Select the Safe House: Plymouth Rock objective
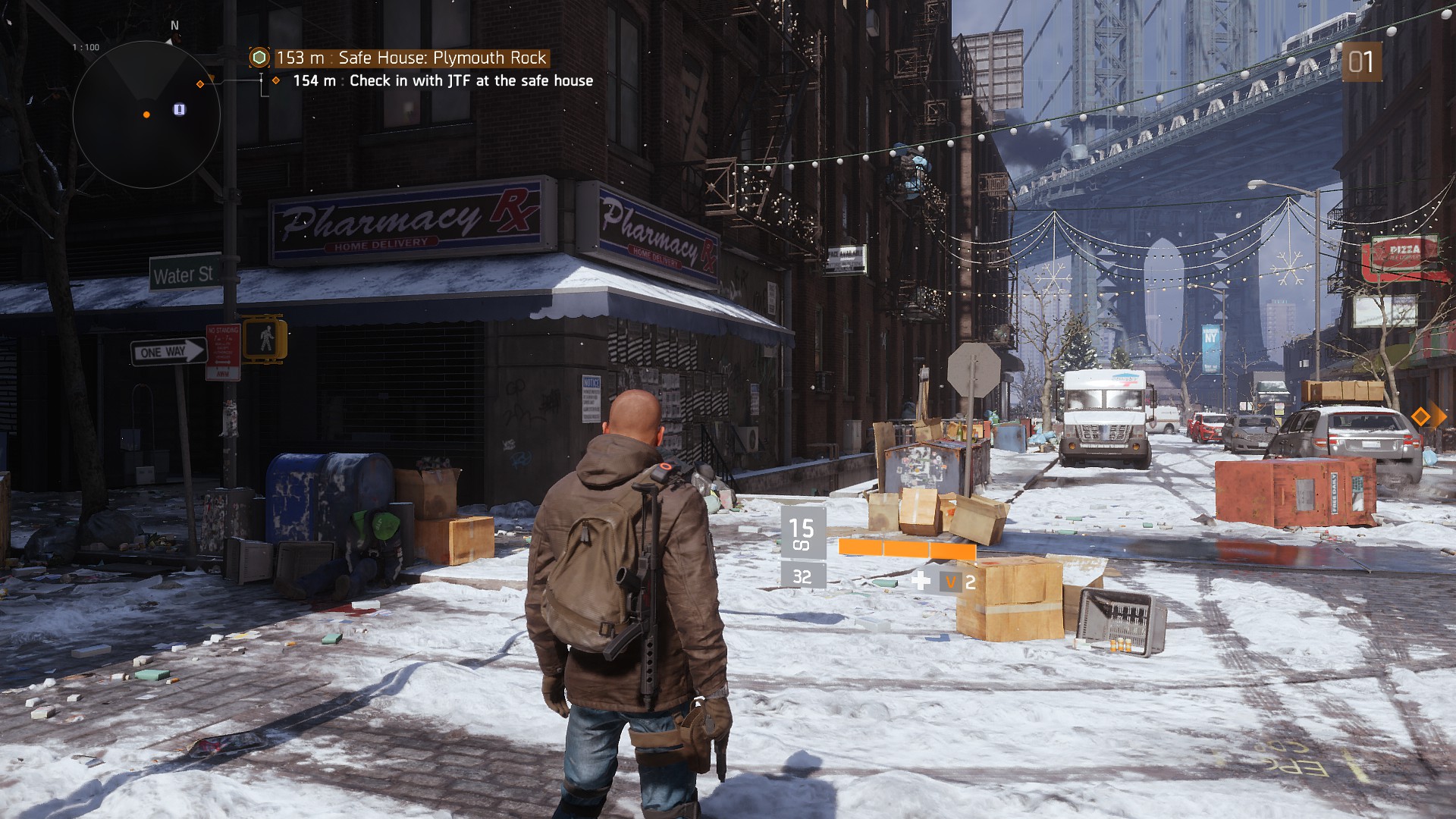 (411, 58)
